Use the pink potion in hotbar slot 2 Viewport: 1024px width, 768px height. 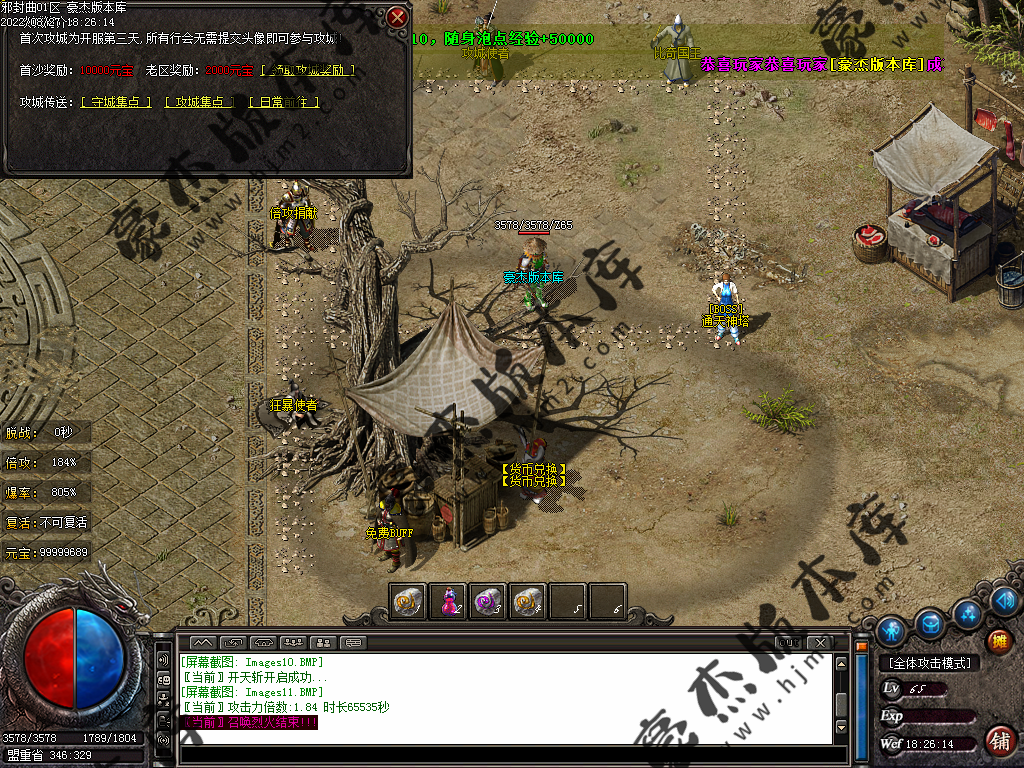click(449, 602)
